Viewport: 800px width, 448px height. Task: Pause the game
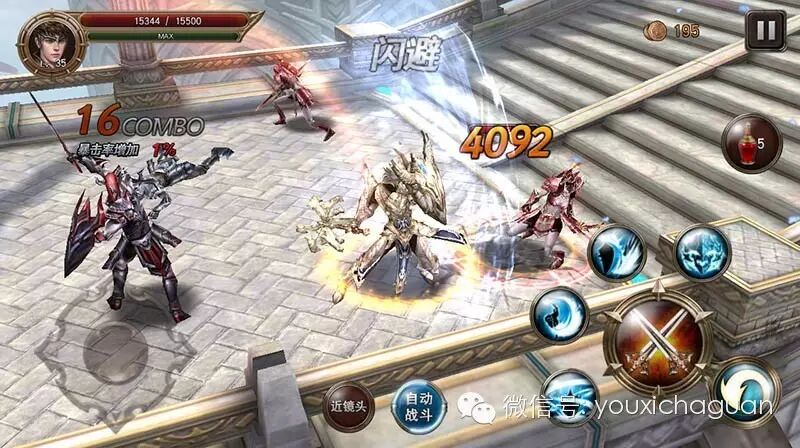tap(764, 30)
